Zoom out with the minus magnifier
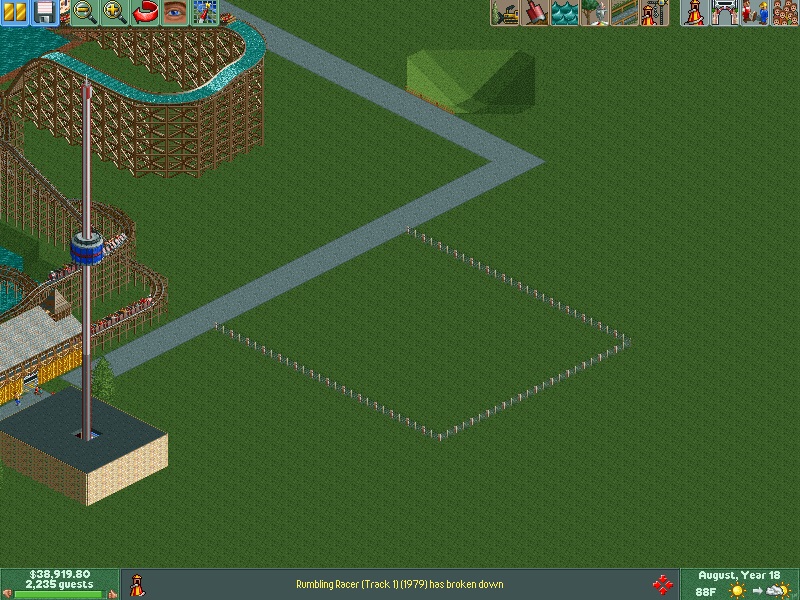This screenshot has width=800, height=600. tap(85, 13)
